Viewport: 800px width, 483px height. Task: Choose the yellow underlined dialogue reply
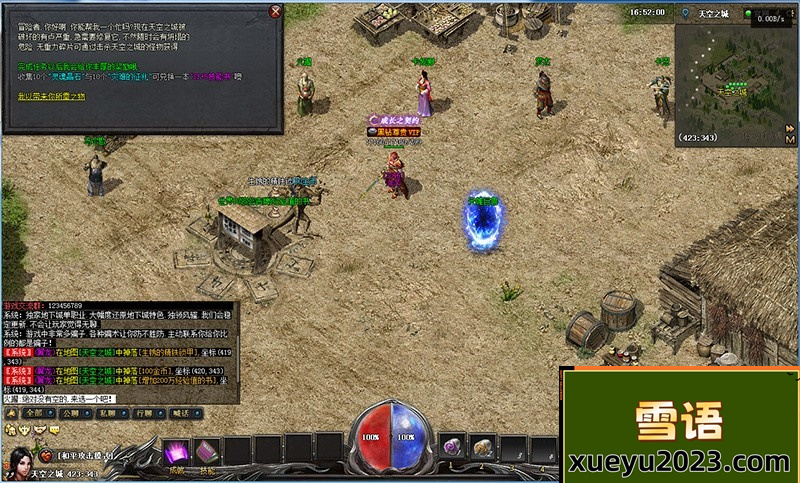[52, 96]
